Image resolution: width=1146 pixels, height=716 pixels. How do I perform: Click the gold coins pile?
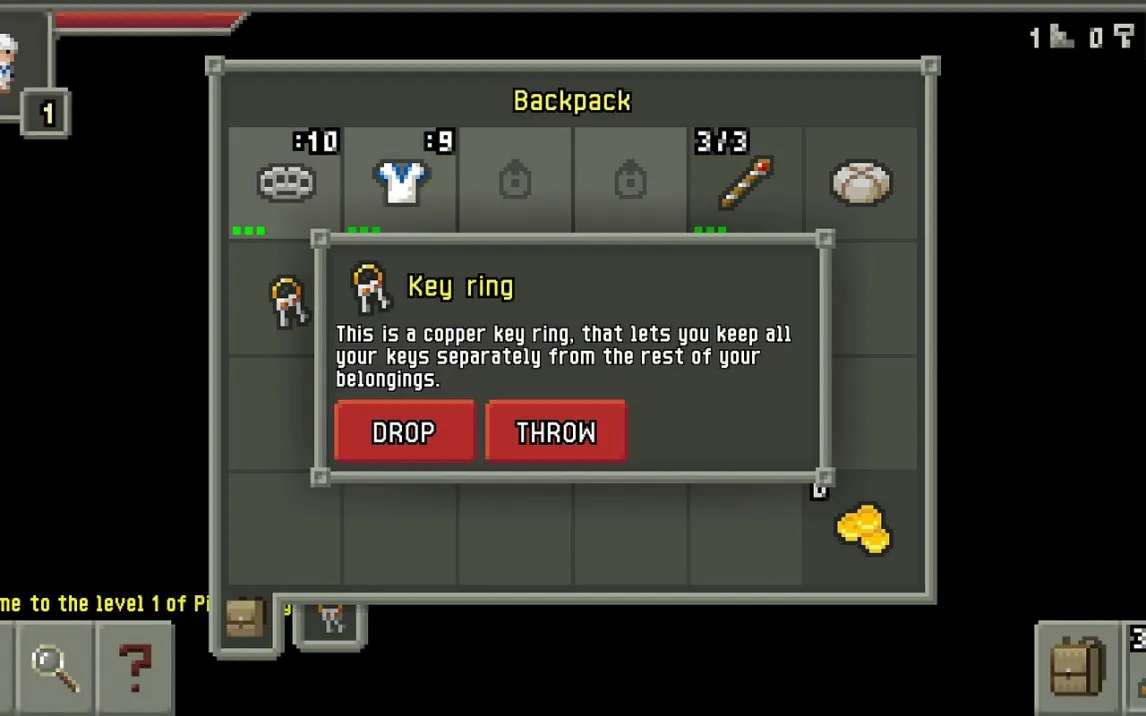[861, 529]
